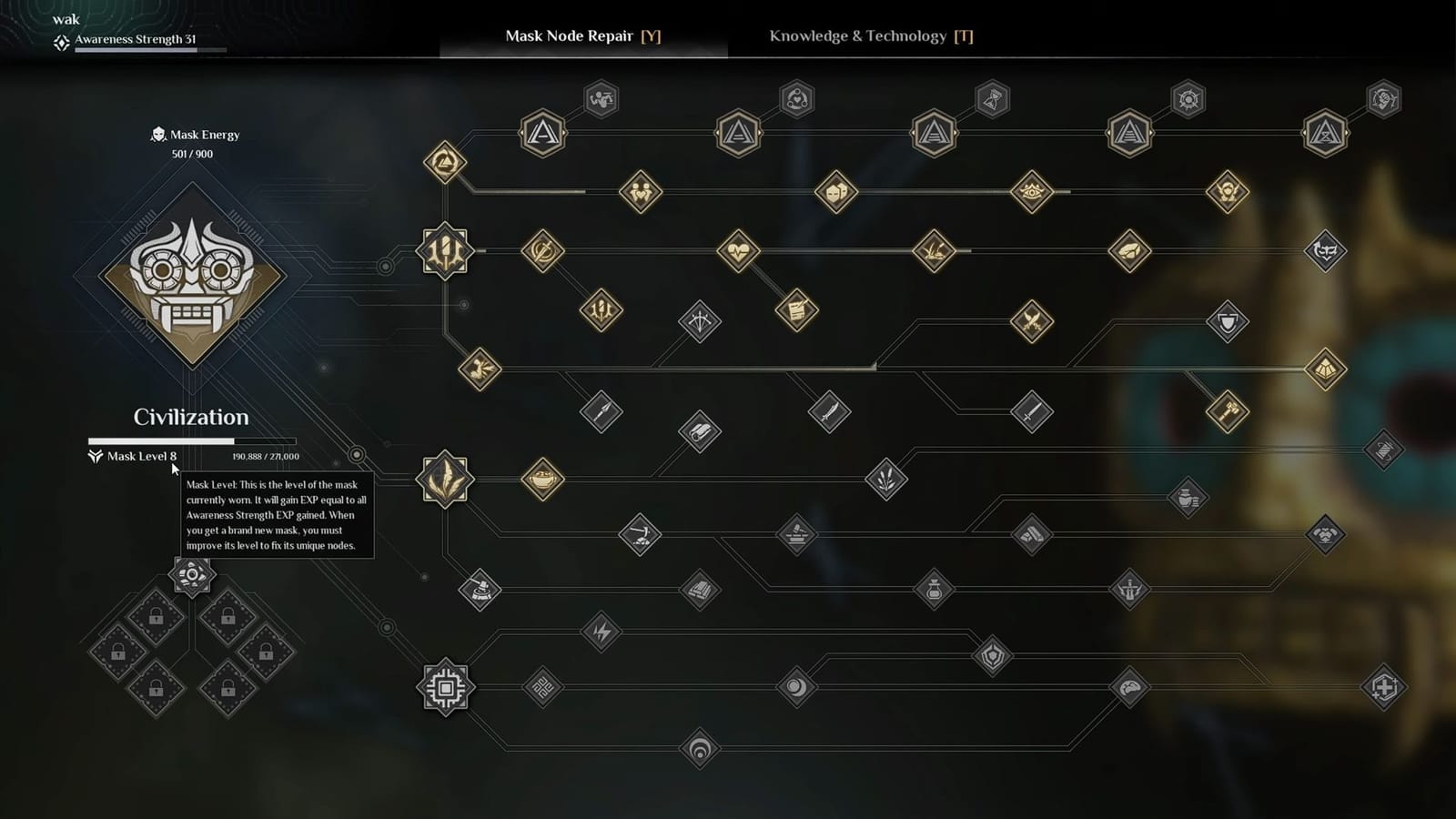Viewport: 1456px width, 819px height.
Task: Select the Mask Node Repair tab
Action: [x=580, y=36]
